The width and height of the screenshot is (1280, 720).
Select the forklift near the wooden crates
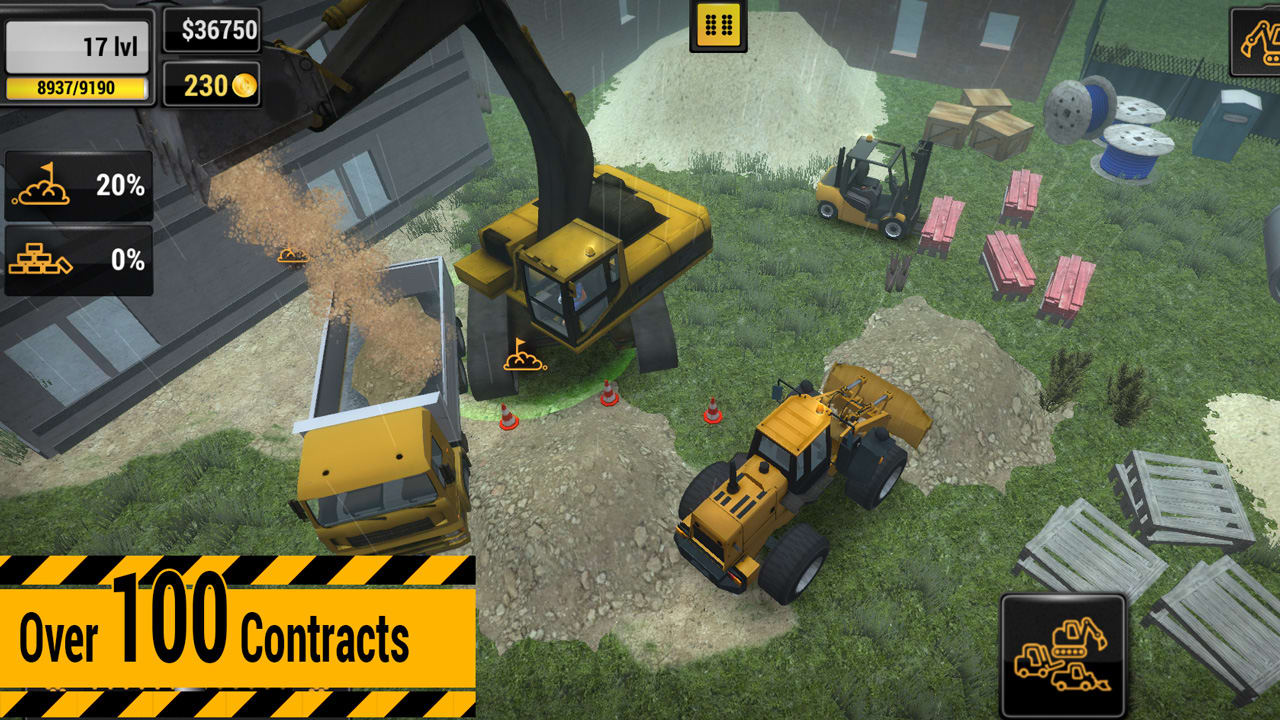point(872,185)
